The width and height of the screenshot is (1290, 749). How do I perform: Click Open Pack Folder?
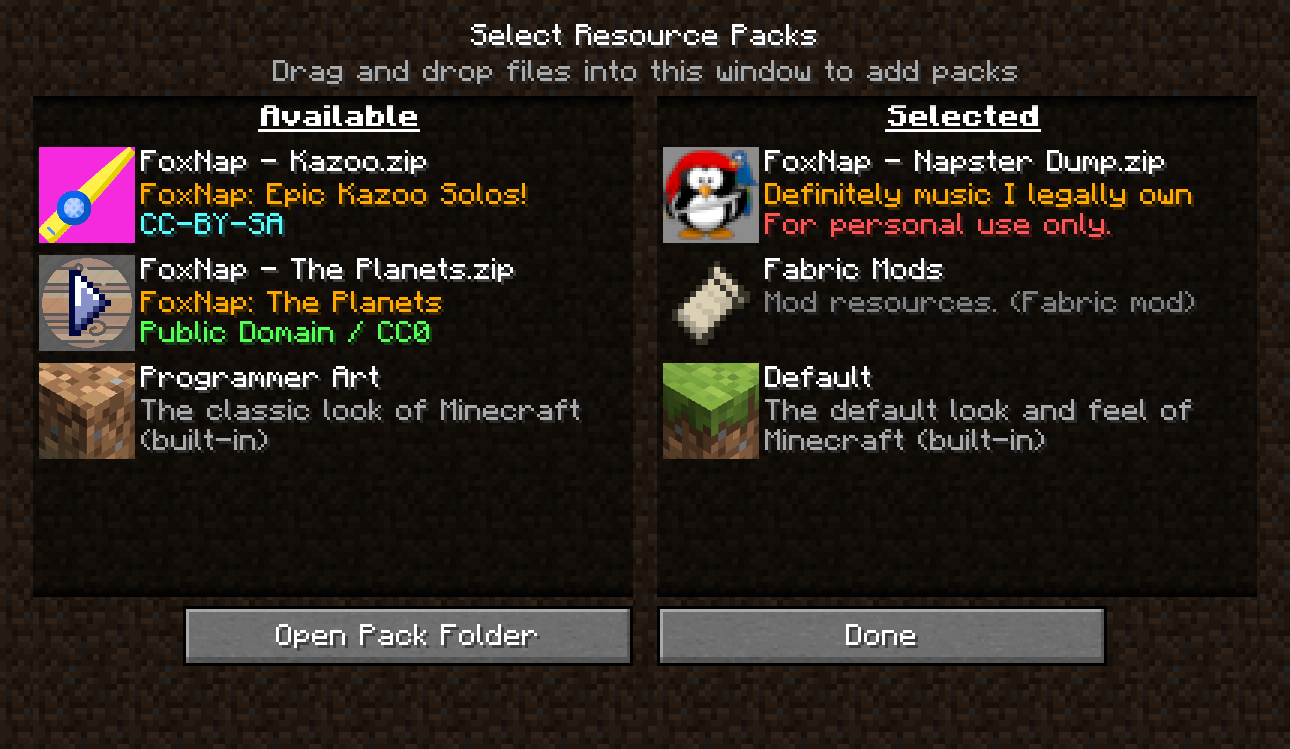click(x=407, y=635)
